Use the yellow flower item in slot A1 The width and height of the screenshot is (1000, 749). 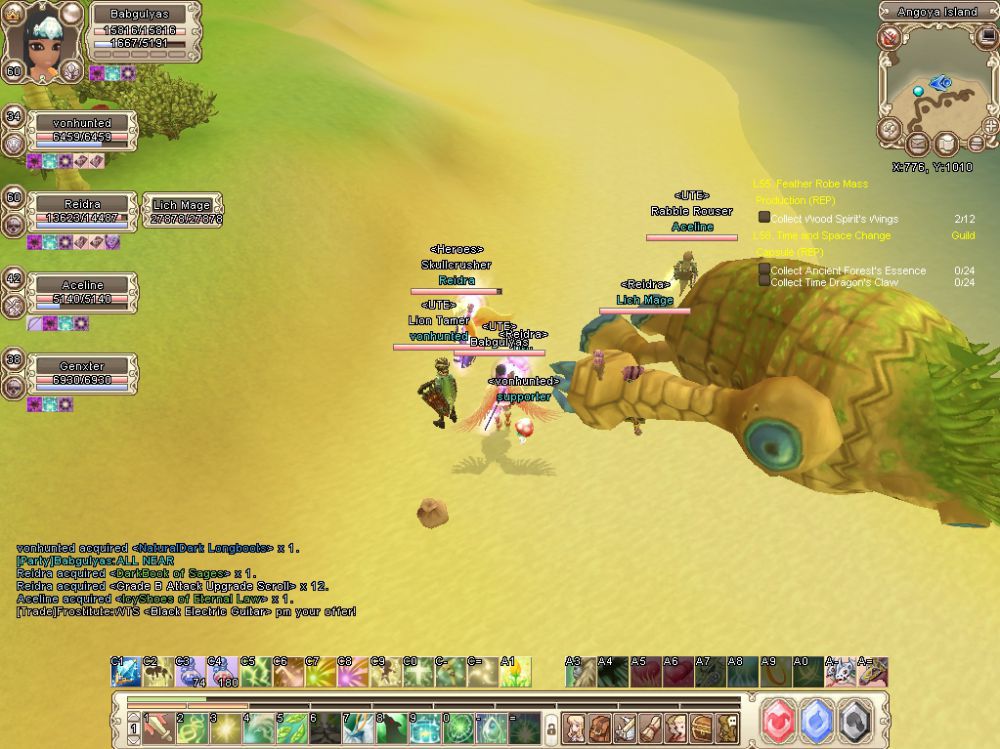tap(515, 672)
